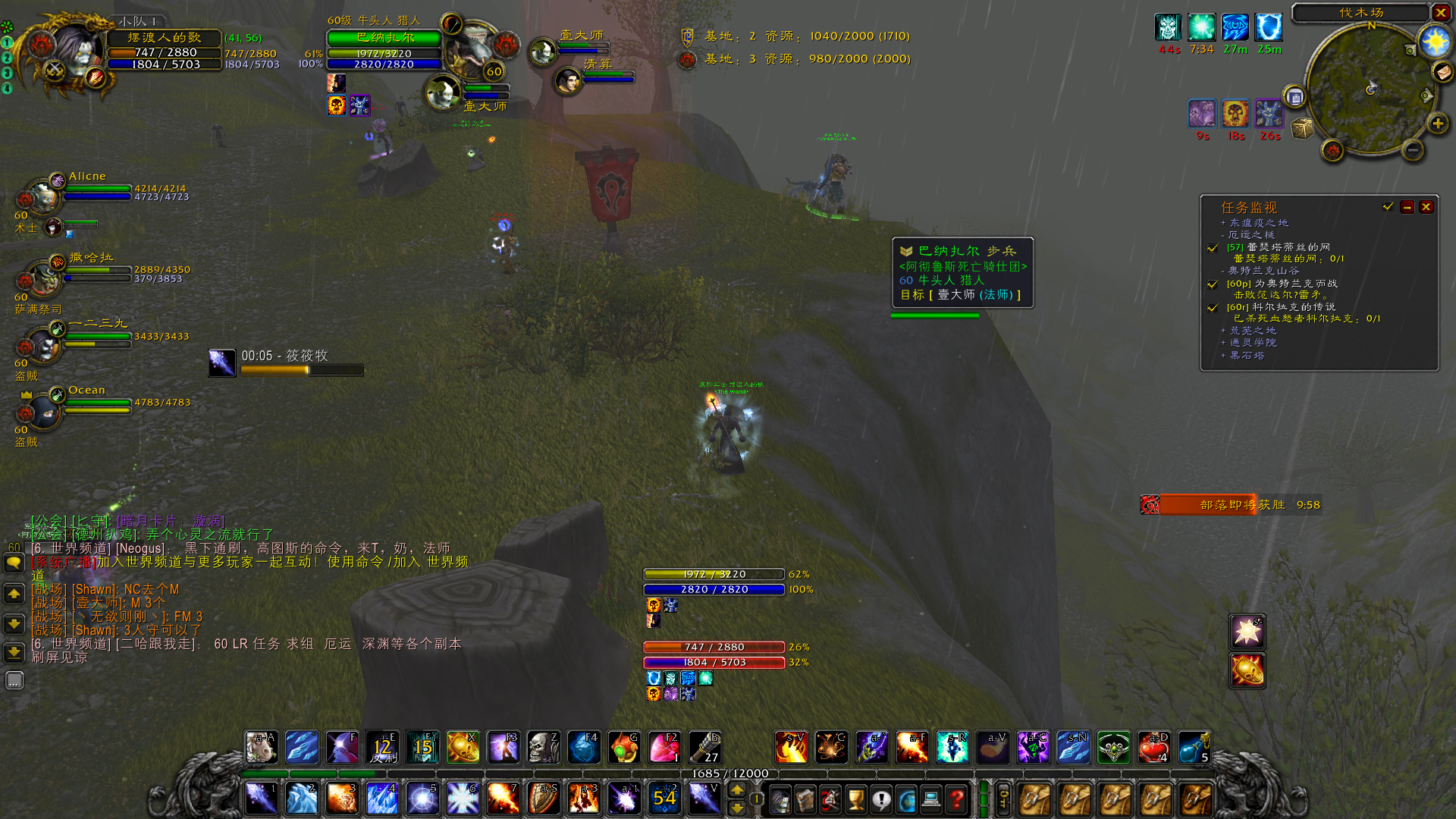Click the gold key ring button
The width and height of the screenshot is (1456, 819).
(x=1003, y=799)
